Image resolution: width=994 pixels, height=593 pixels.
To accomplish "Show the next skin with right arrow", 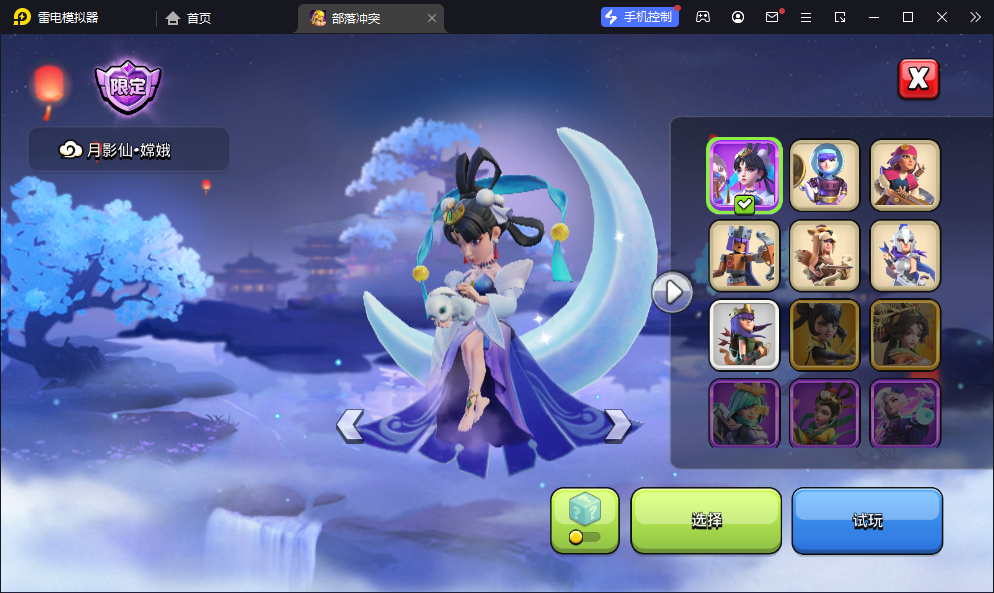I will pyautogui.click(x=618, y=425).
